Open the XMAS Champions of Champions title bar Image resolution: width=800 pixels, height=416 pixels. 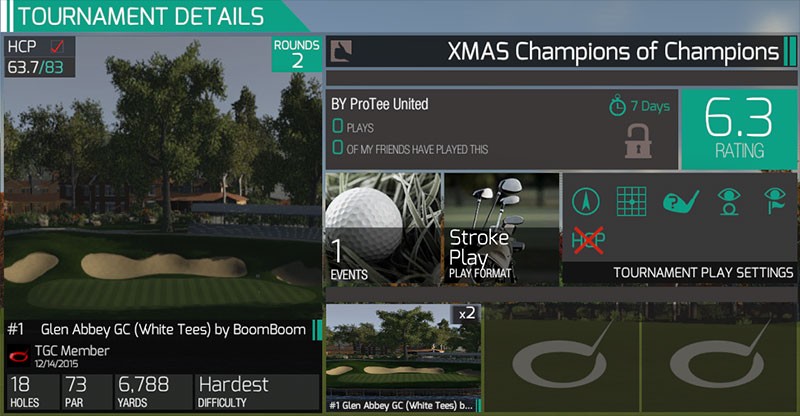click(x=561, y=51)
